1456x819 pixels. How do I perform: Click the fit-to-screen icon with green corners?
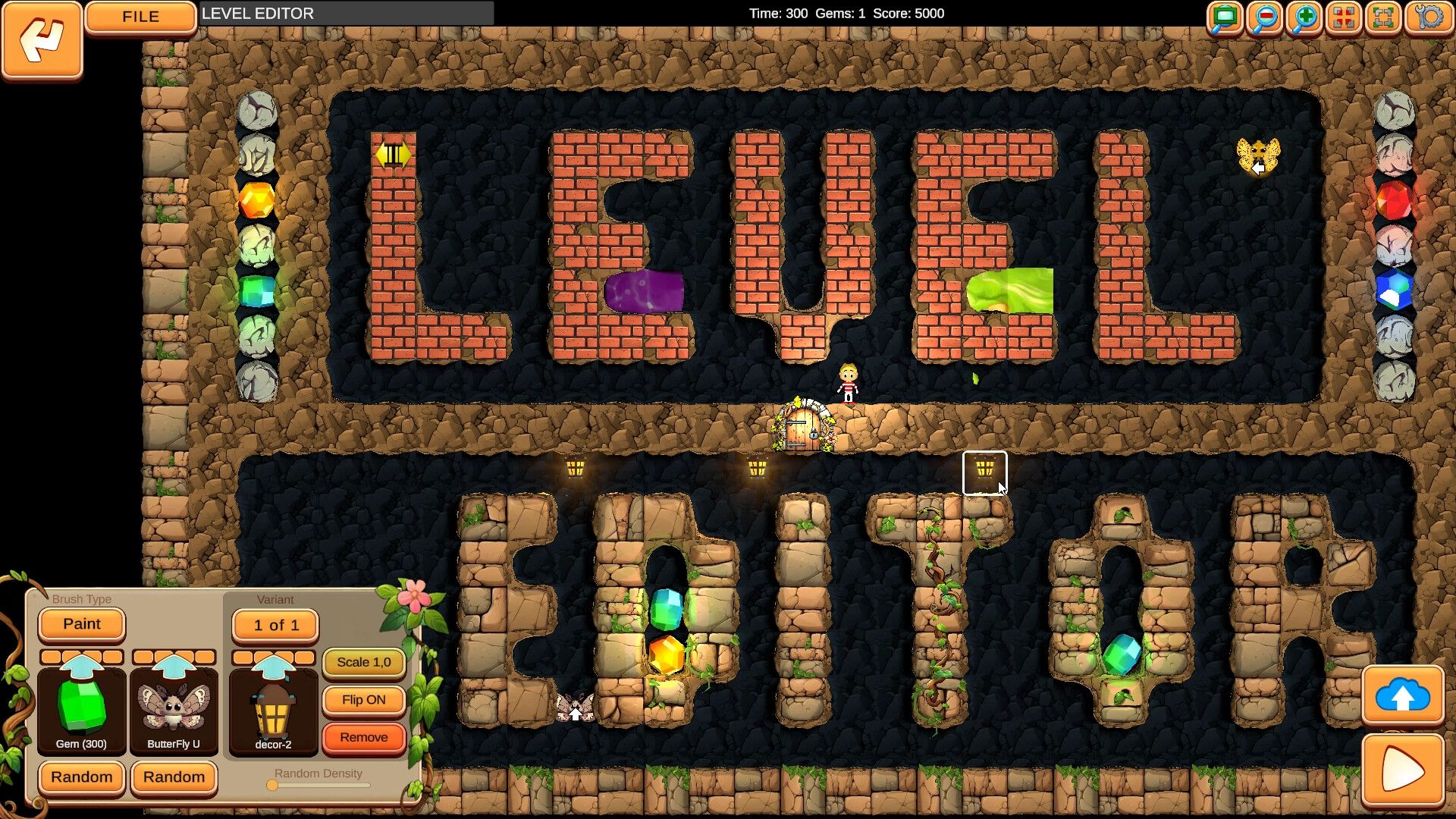pyautogui.click(x=1382, y=17)
